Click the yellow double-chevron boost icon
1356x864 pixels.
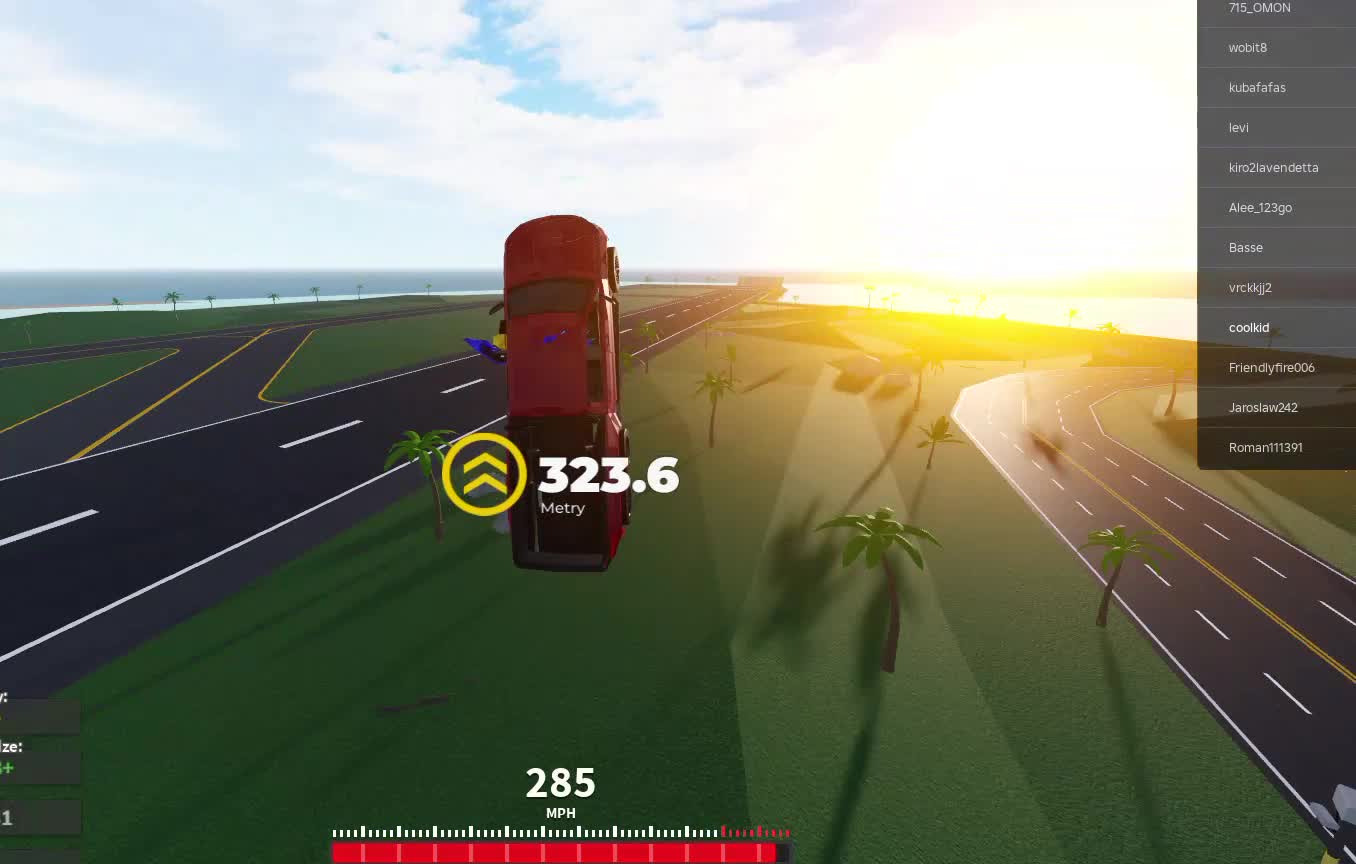[486, 470]
